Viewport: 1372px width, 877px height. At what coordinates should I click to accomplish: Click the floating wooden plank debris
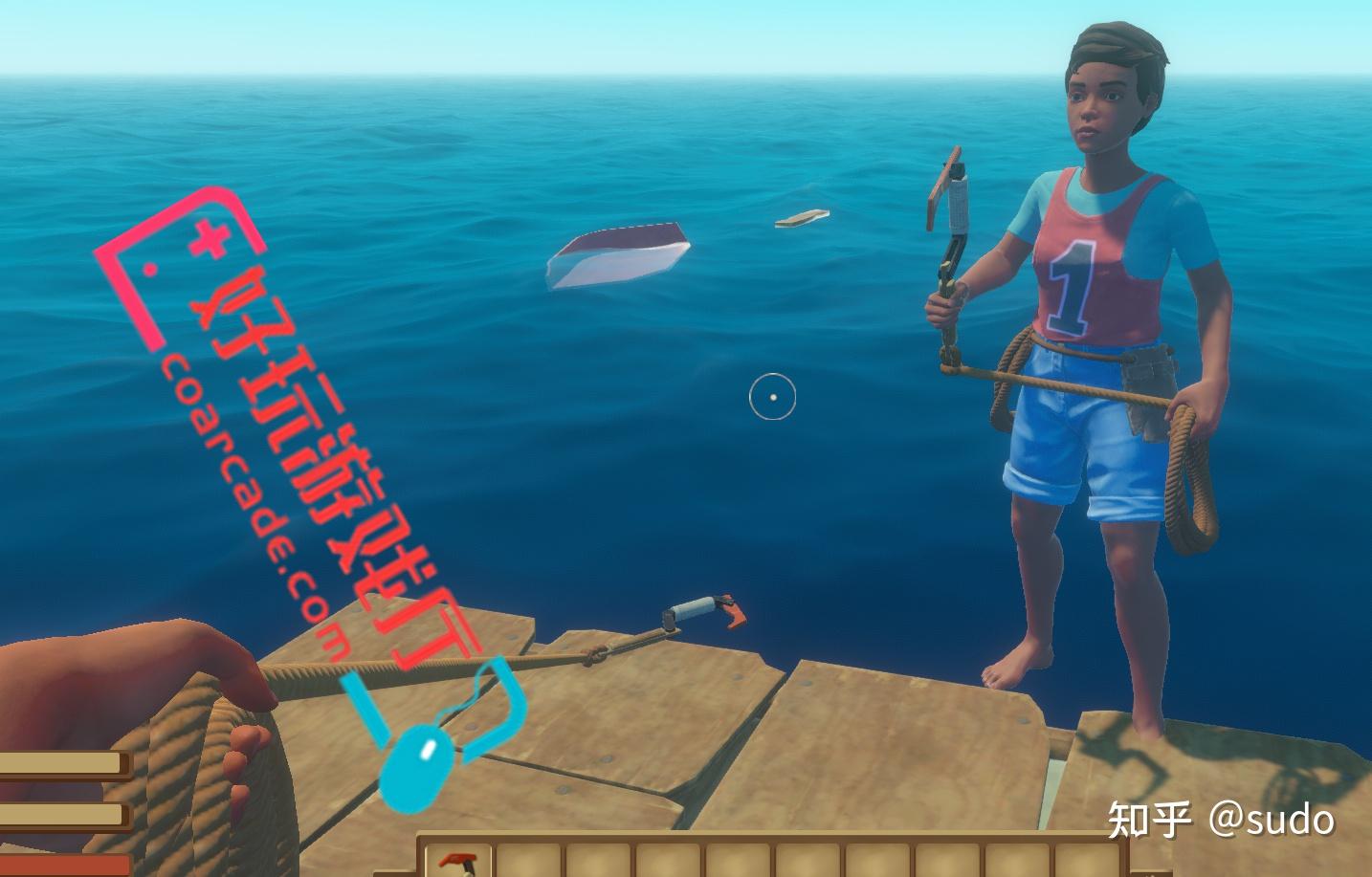(799, 220)
